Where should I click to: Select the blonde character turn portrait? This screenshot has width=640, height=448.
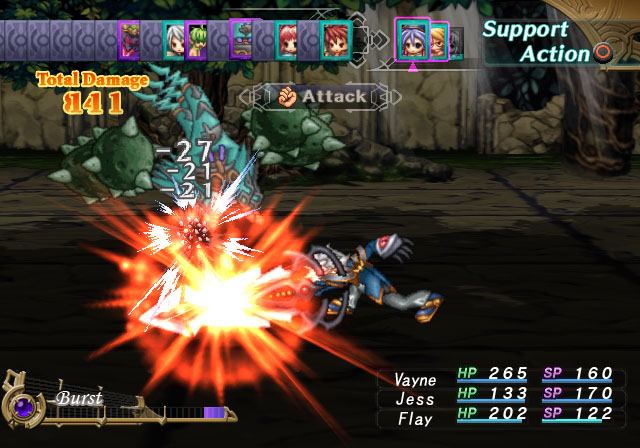click(439, 41)
